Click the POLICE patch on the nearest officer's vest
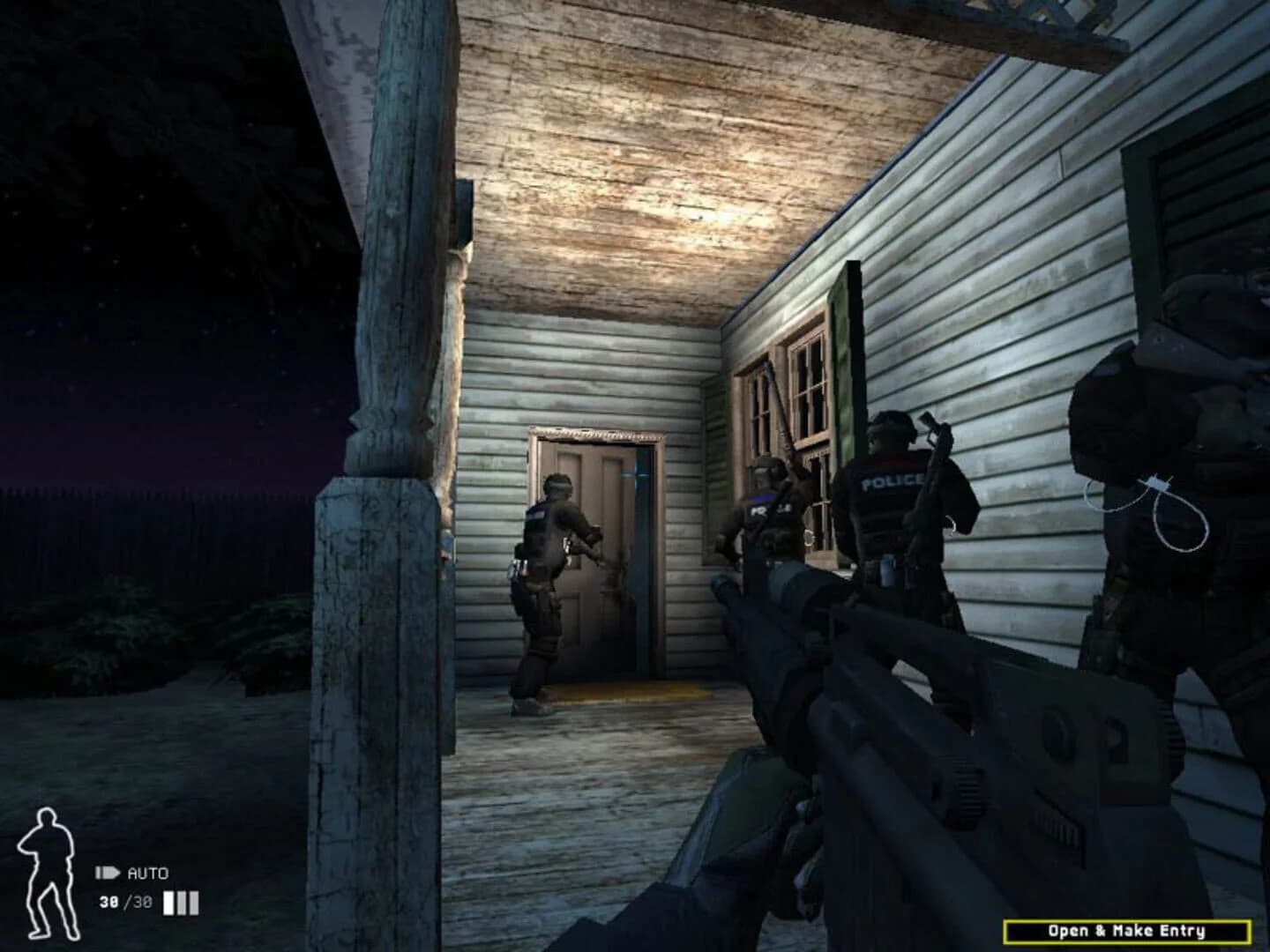The width and height of the screenshot is (1270, 952). click(x=891, y=483)
